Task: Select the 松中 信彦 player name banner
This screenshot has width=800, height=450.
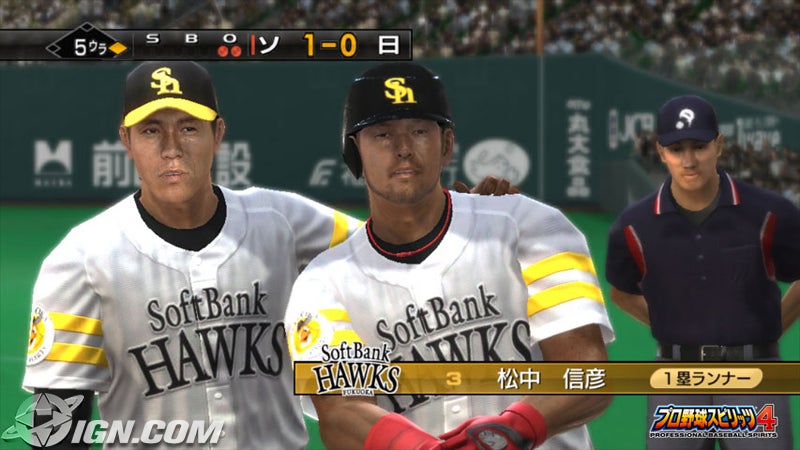Action: pyautogui.click(x=533, y=378)
